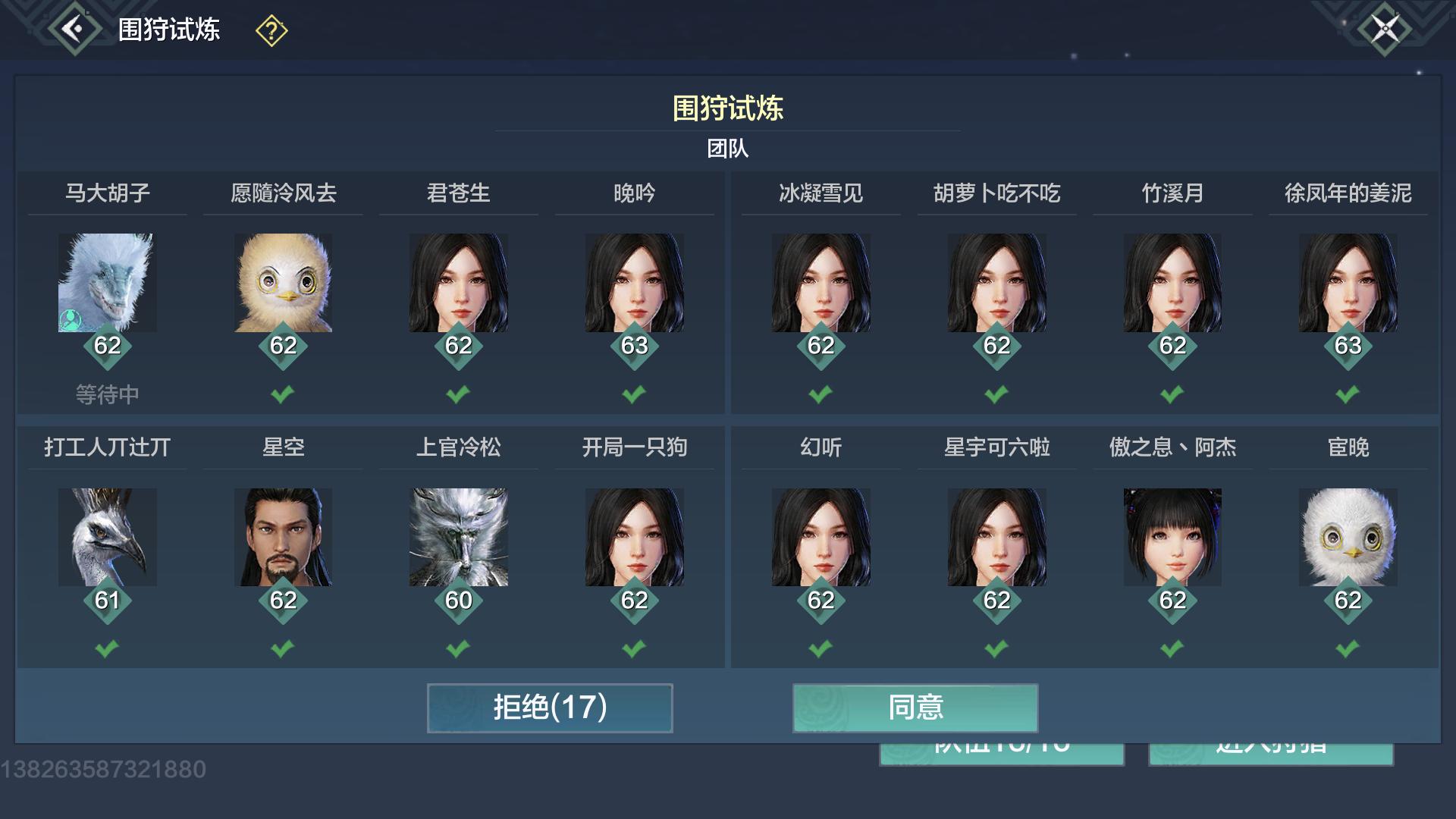Click the green ready checkmark under 星空
1456x819 pixels.
[282, 648]
